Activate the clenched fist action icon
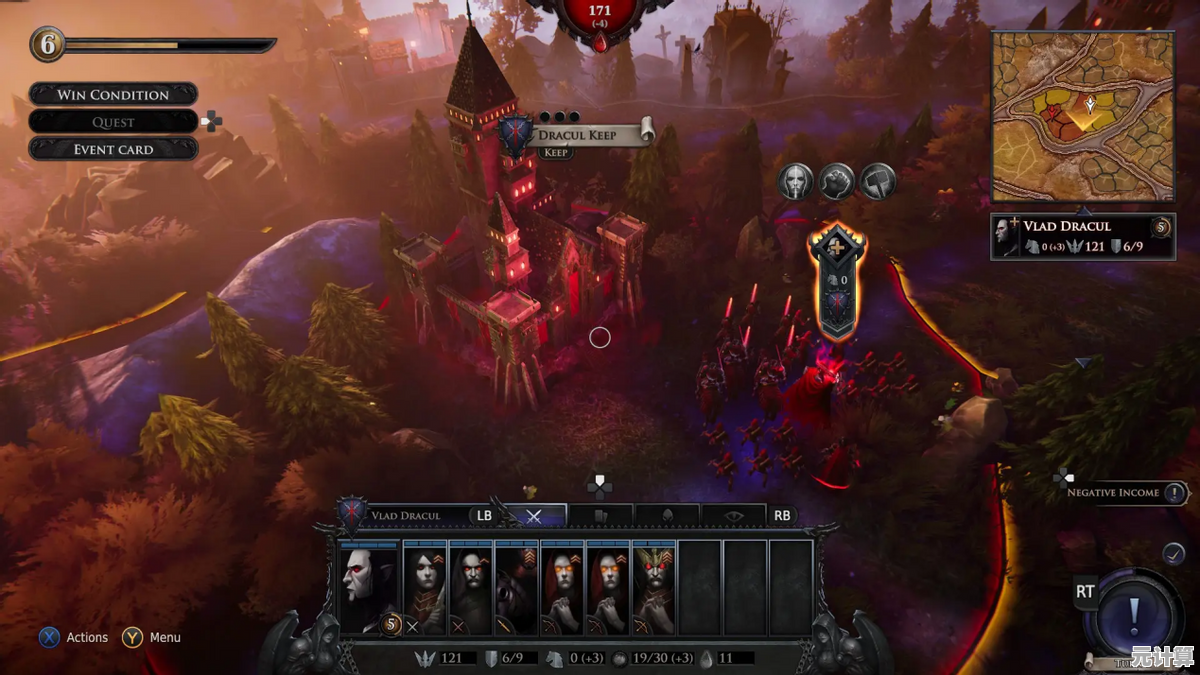Image resolution: width=1200 pixels, height=675 pixels. point(836,181)
